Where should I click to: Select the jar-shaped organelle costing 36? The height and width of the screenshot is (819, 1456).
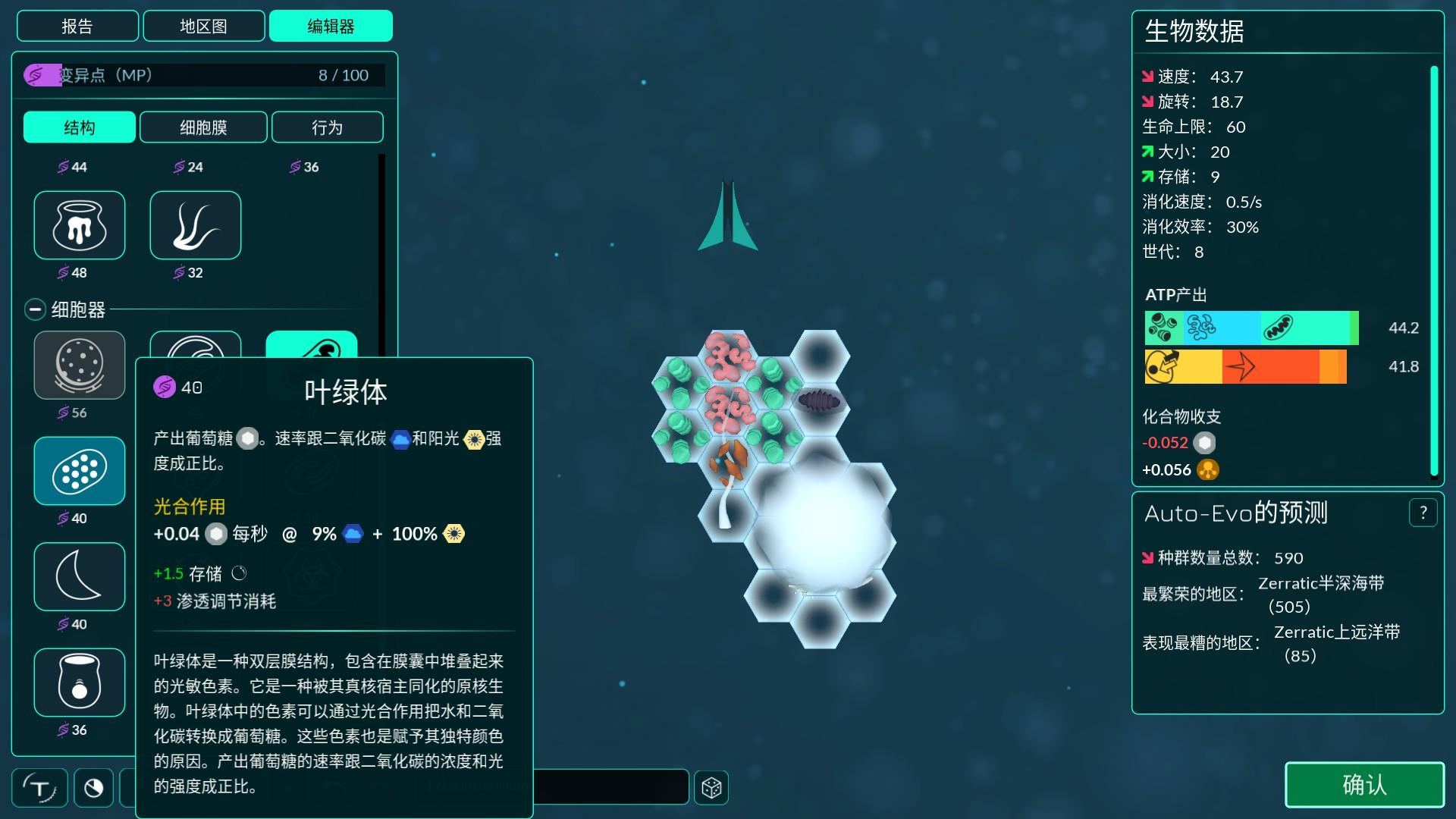80,682
